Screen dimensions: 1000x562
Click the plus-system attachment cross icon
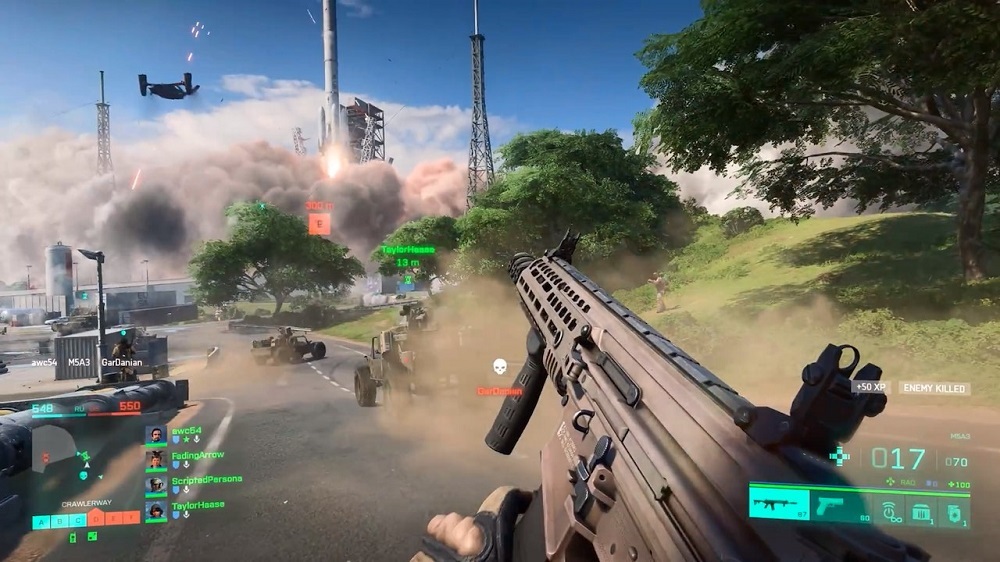coord(838,457)
